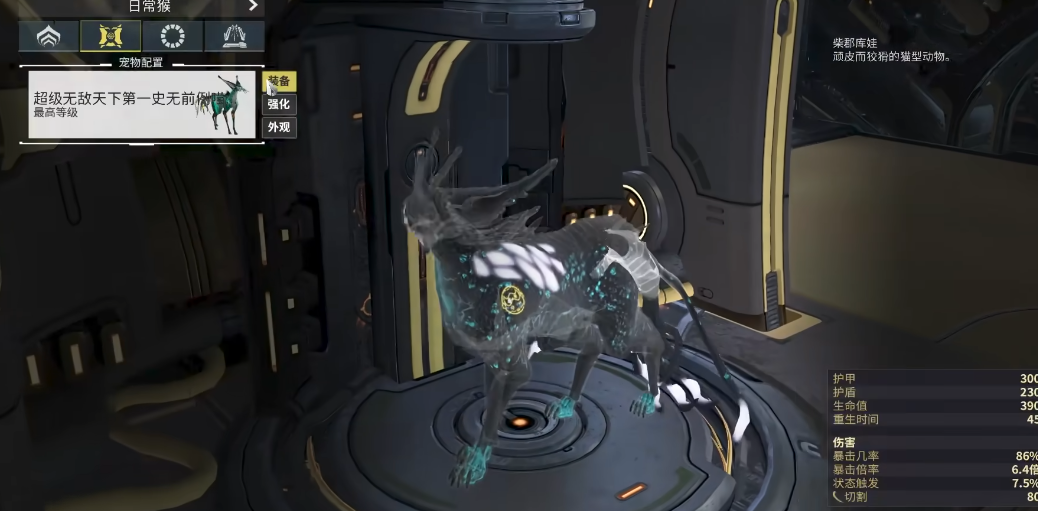Go to next loadout with the arrow beside 日常猴
Image resolution: width=1038 pixels, height=511 pixels.
tap(254, 6)
